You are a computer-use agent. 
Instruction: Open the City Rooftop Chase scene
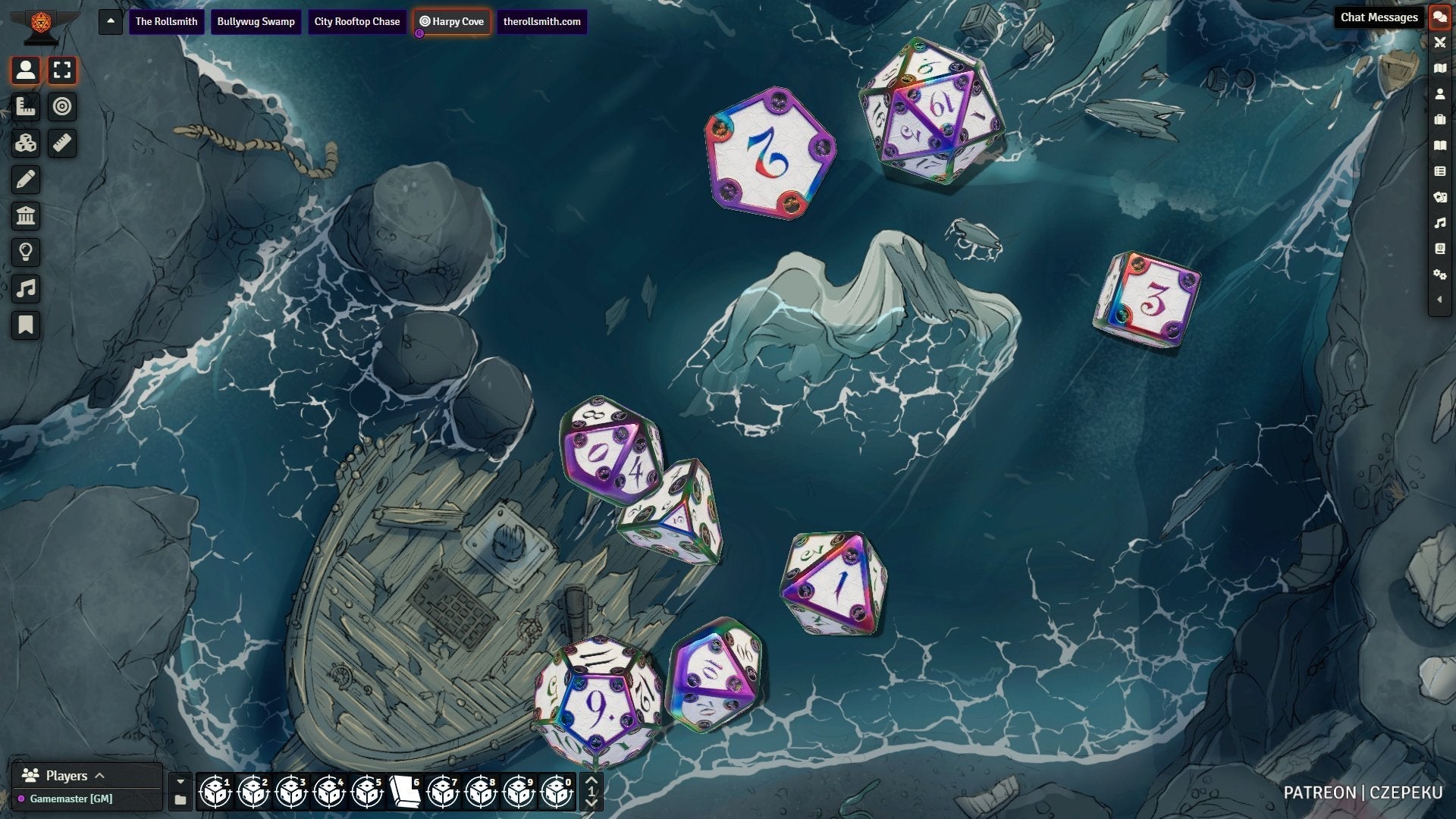pyautogui.click(x=357, y=21)
